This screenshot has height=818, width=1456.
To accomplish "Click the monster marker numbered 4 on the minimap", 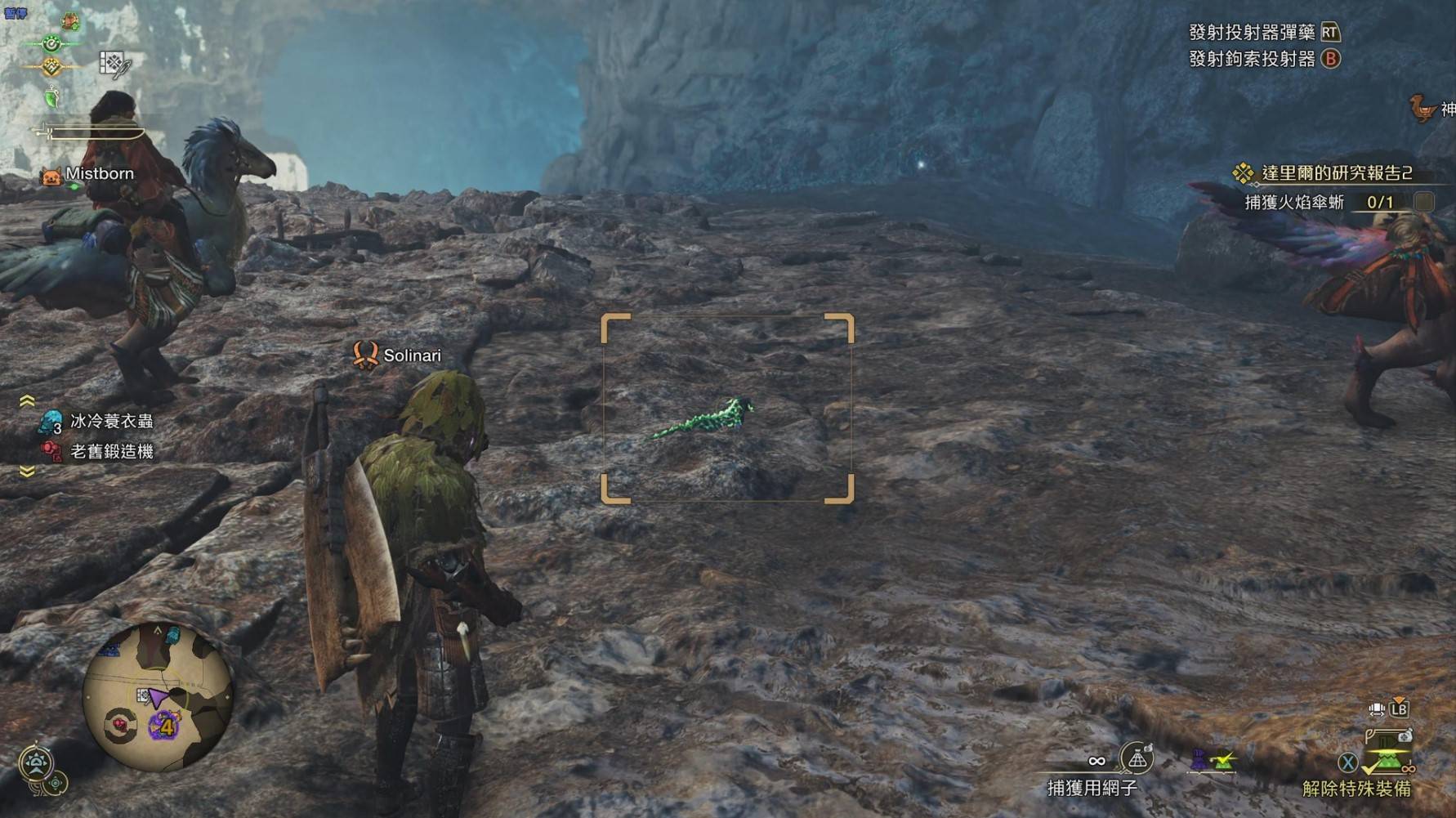I will click(165, 725).
